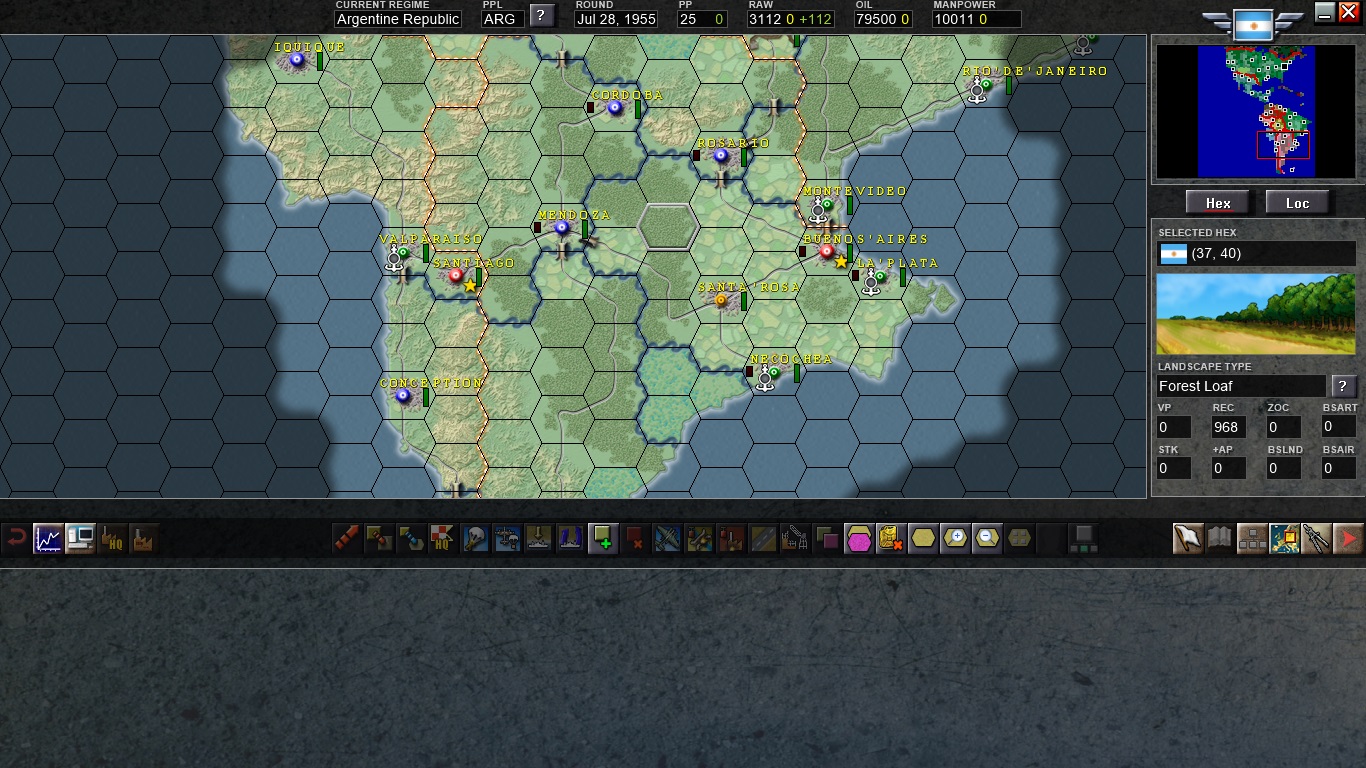Select the HQ production factory icon

point(113,539)
